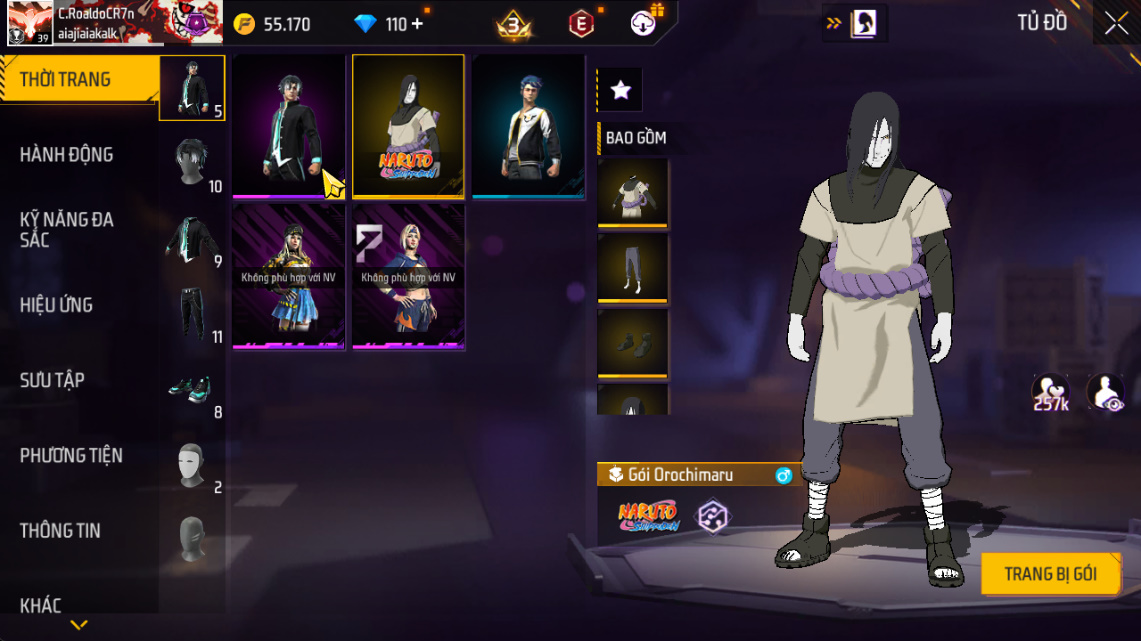
Task: Open the download cloud icon
Action: pos(643,23)
